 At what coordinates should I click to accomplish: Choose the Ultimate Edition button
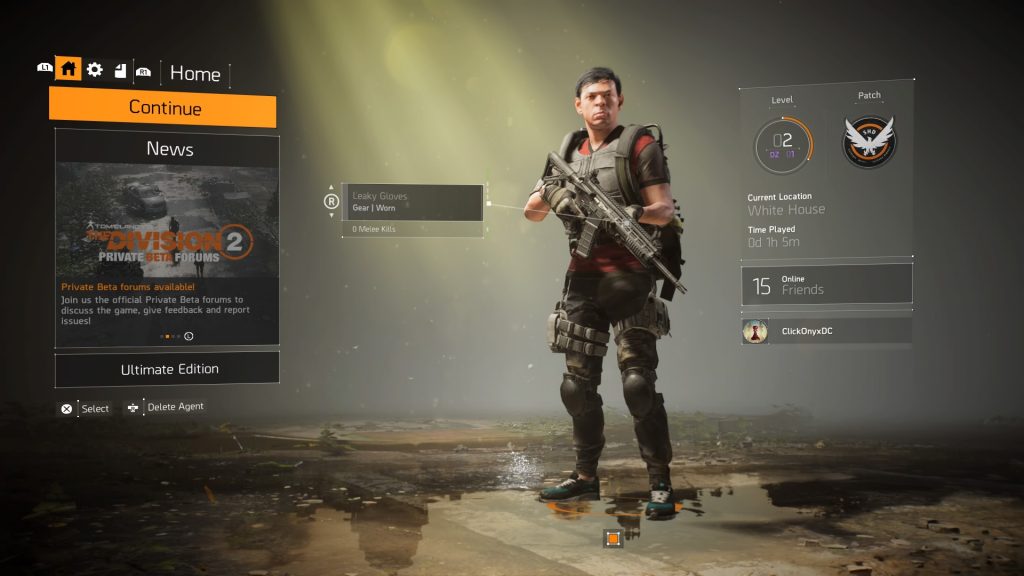[168, 369]
